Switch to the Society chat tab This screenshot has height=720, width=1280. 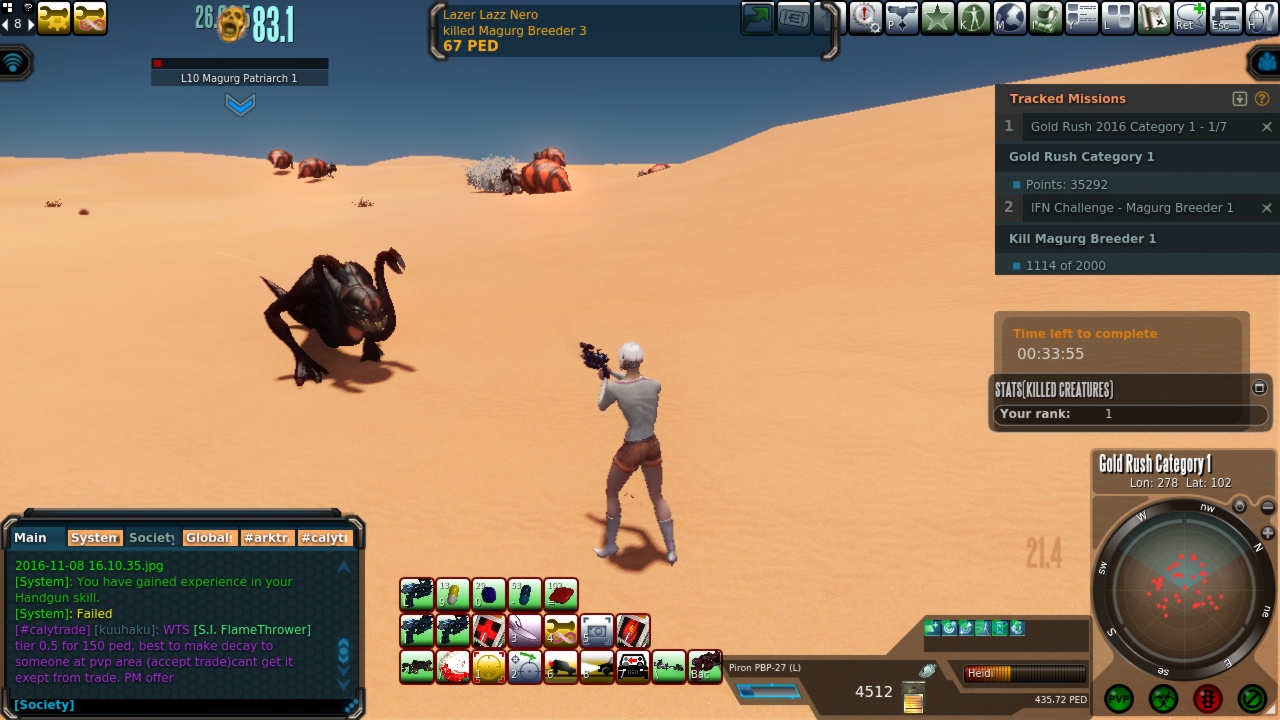[x=152, y=538]
